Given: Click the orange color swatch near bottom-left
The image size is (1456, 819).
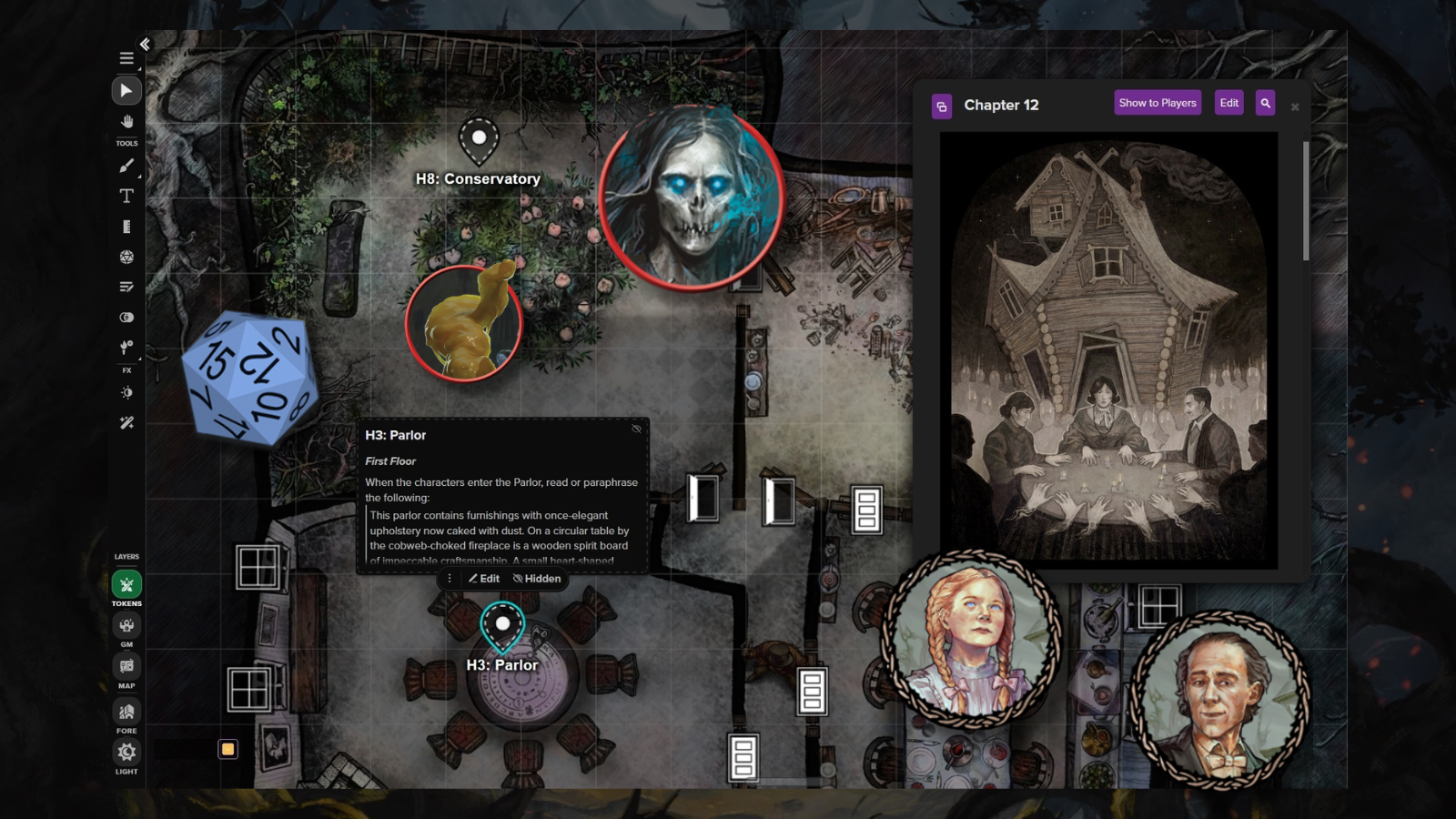Looking at the screenshot, I should coord(227,748).
